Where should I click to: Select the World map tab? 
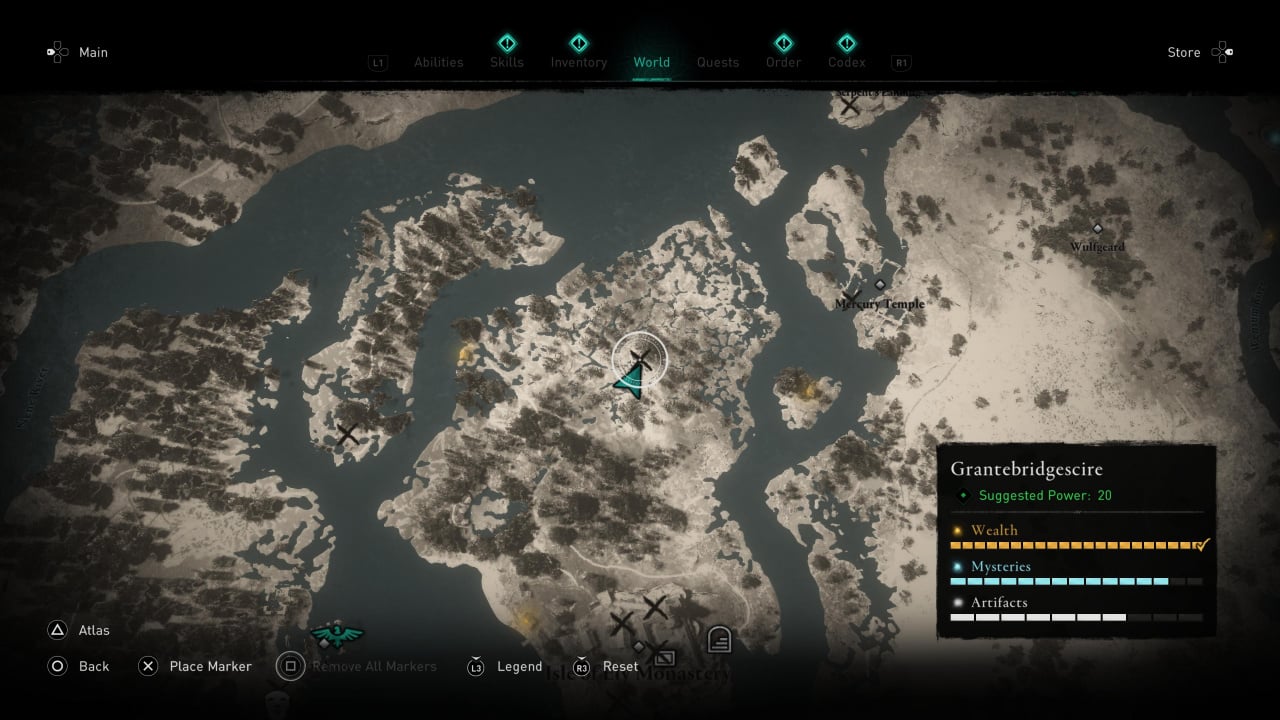(651, 62)
